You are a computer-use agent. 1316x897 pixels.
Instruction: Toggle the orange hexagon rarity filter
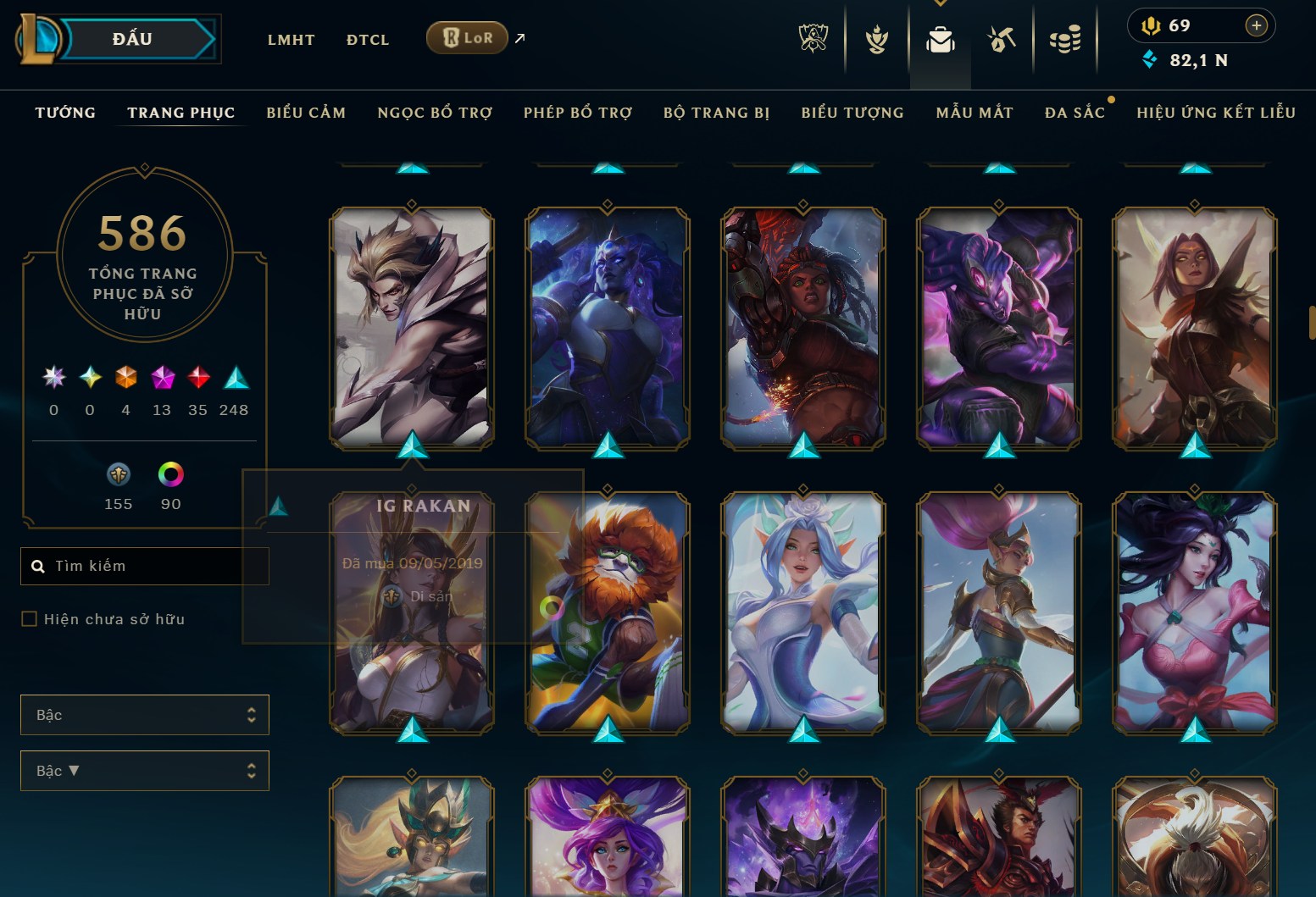point(125,379)
